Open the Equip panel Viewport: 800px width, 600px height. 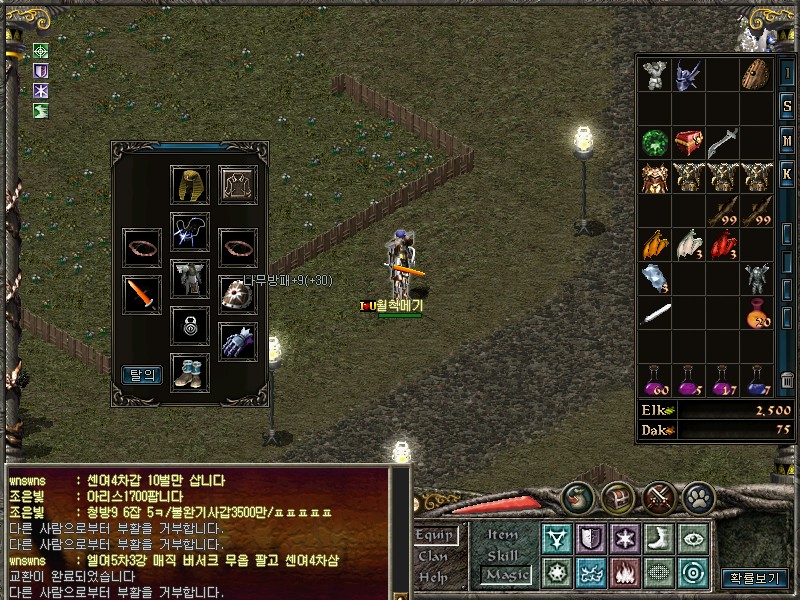(x=436, y=536)
